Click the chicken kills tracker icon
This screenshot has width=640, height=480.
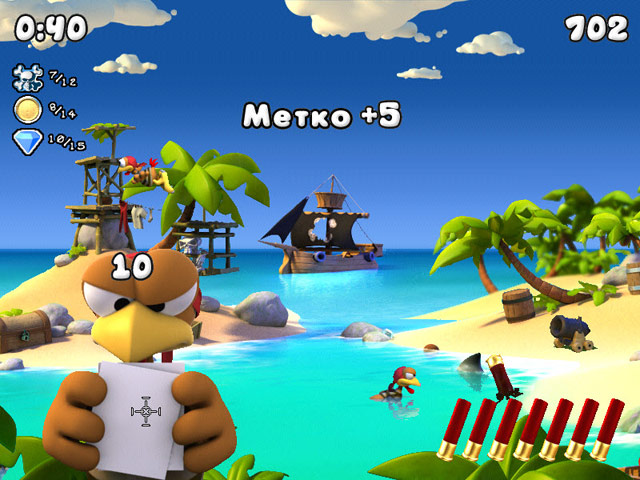point(27,76)
